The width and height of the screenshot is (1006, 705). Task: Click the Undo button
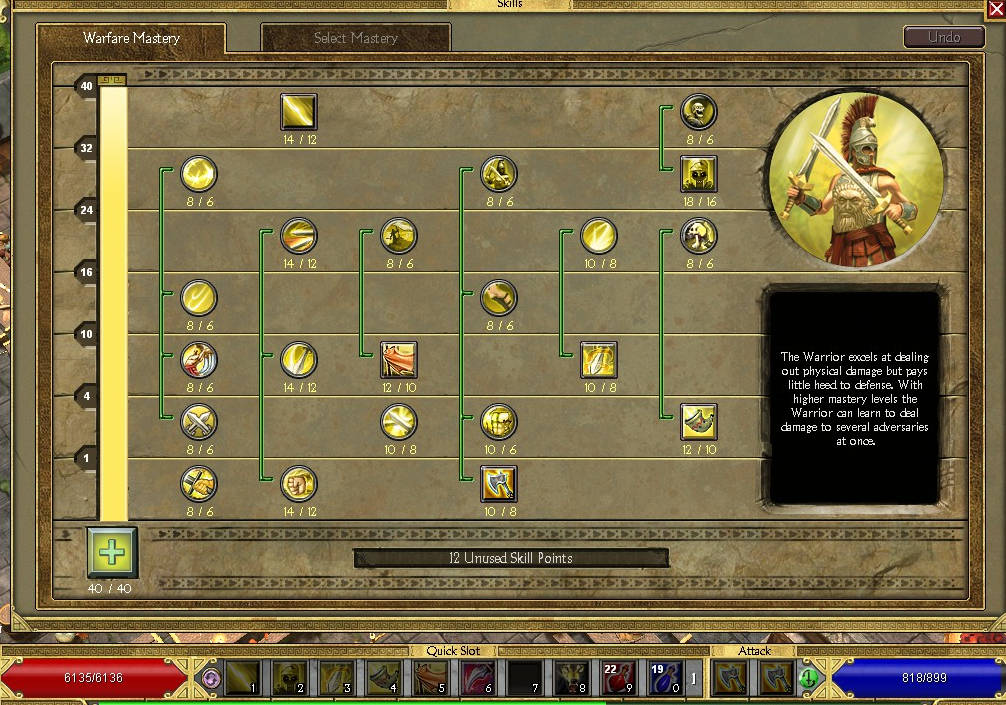point(943,37)
